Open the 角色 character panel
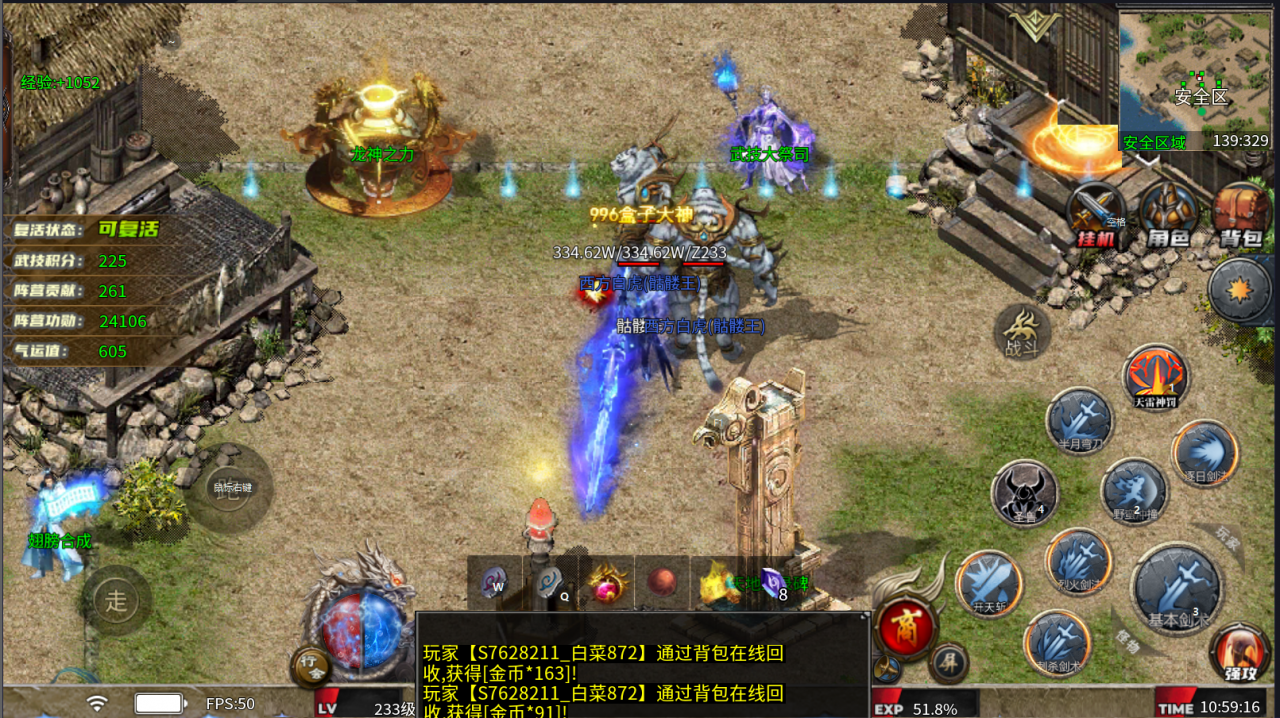The image size is (1280, 718). tap(1168, 214)
